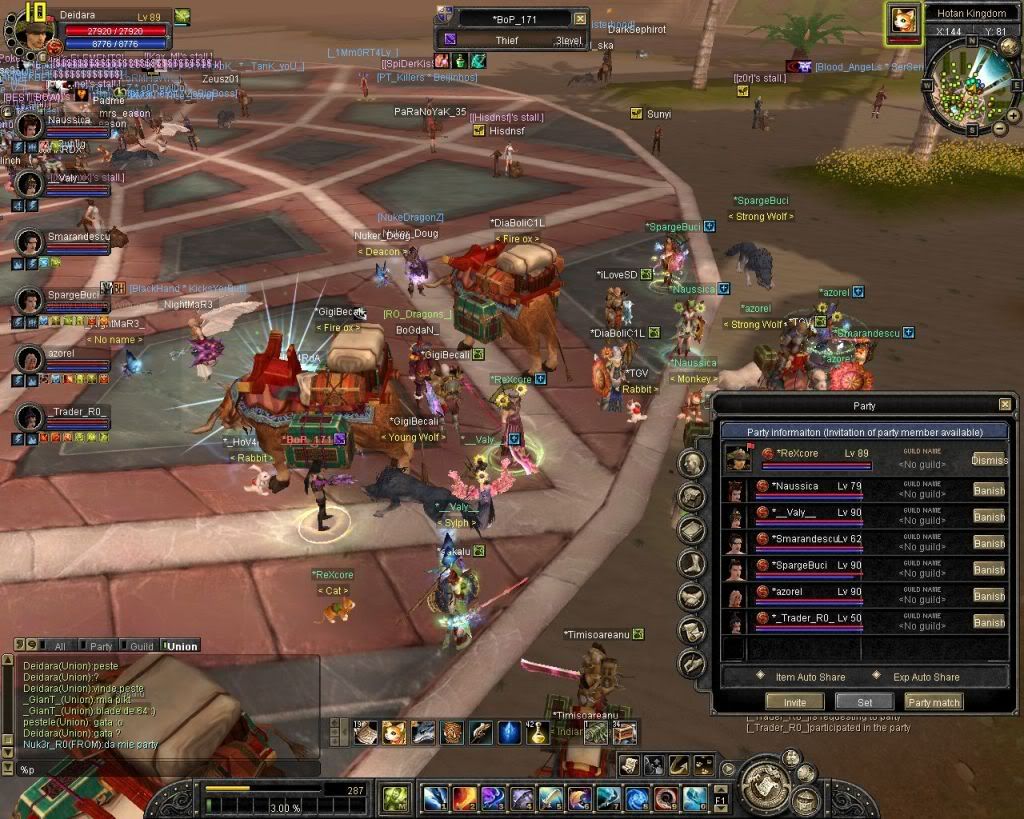Image resolution: width=1024 pixels, height=819 pixels.
Task: Select the Union chat tab
Action: tap(181, 646)
